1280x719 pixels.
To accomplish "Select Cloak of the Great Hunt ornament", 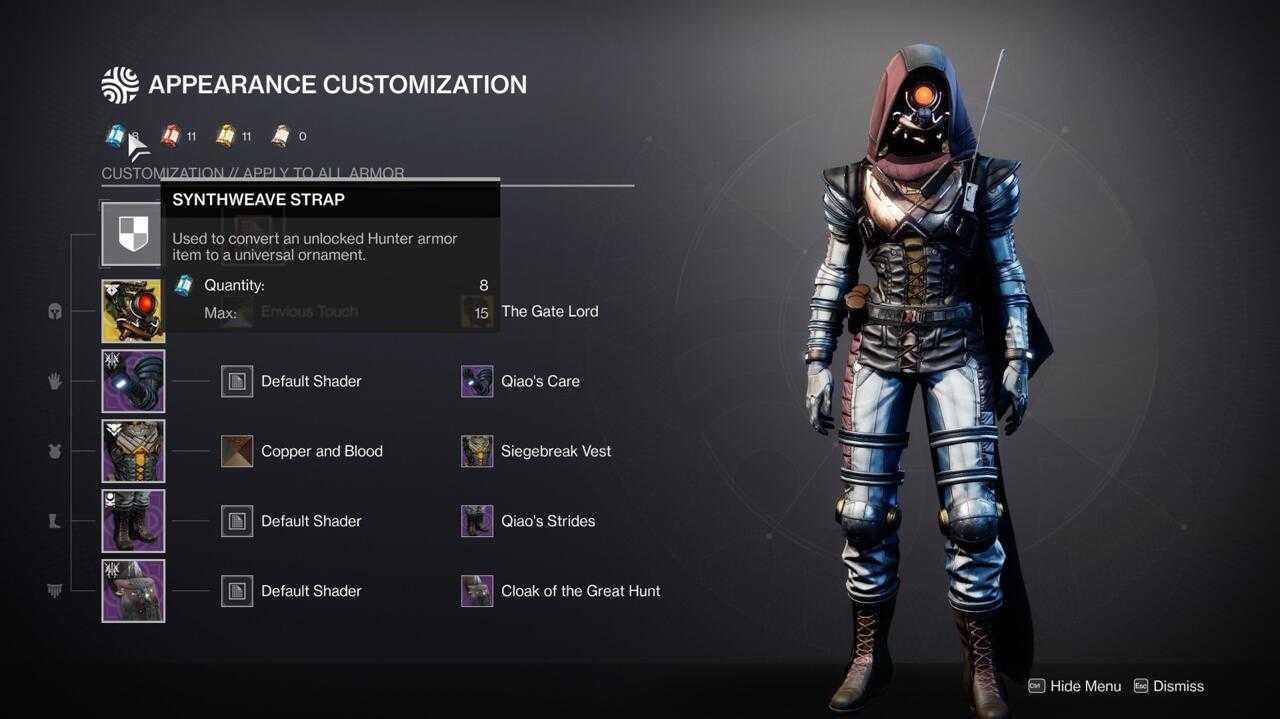I will coord(477,591).
